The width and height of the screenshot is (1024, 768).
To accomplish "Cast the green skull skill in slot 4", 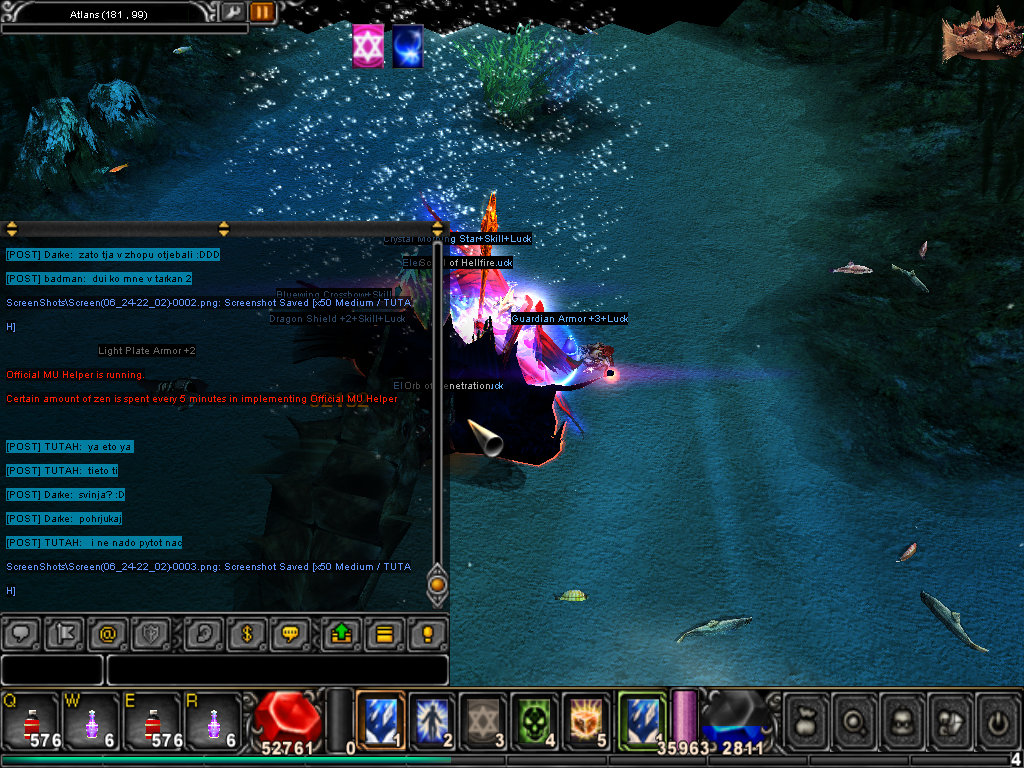I will (535, 718).
